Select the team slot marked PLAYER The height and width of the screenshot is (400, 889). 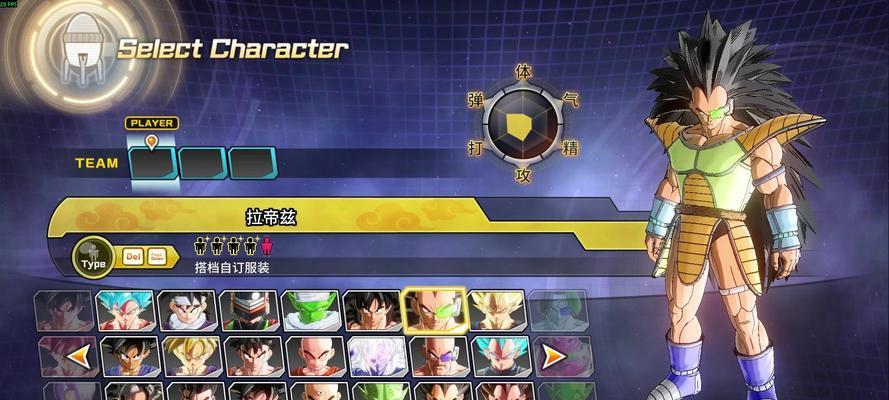[153, 162]
